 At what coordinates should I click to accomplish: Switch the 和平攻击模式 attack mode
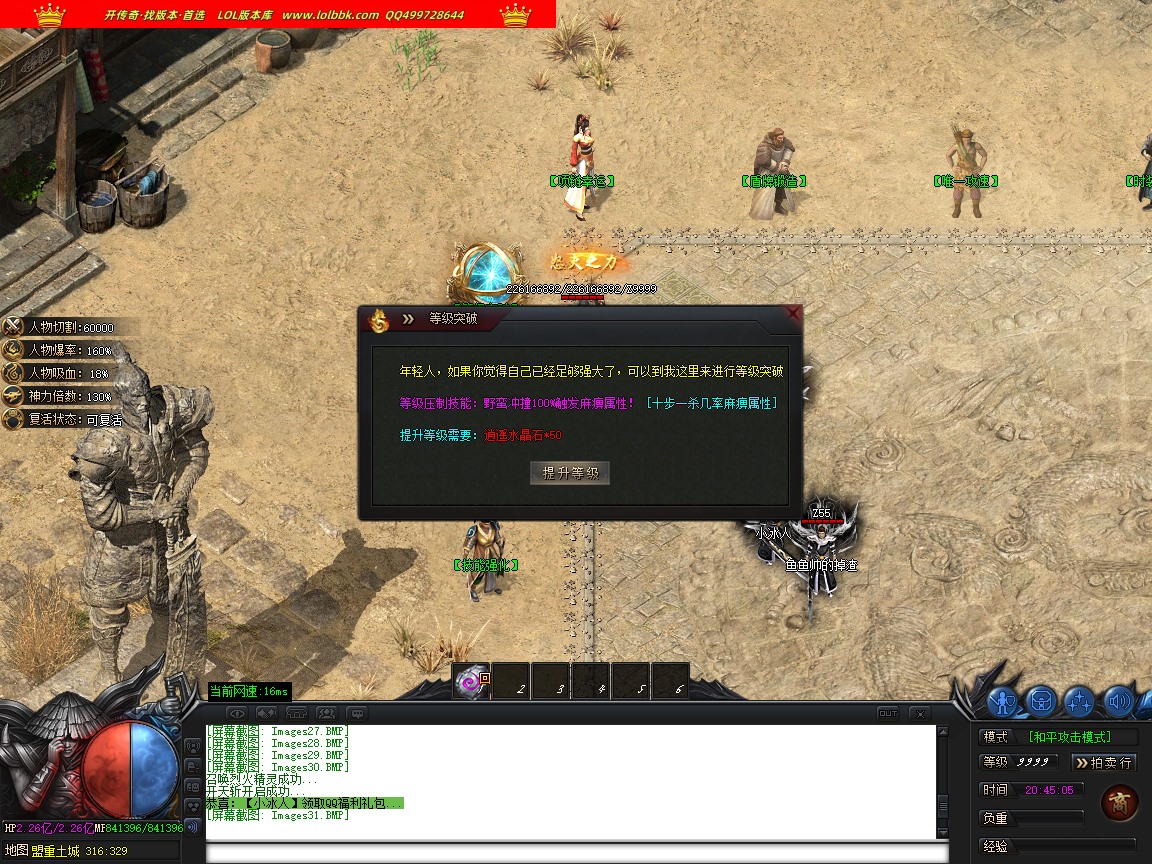[x=1083, y=737]
